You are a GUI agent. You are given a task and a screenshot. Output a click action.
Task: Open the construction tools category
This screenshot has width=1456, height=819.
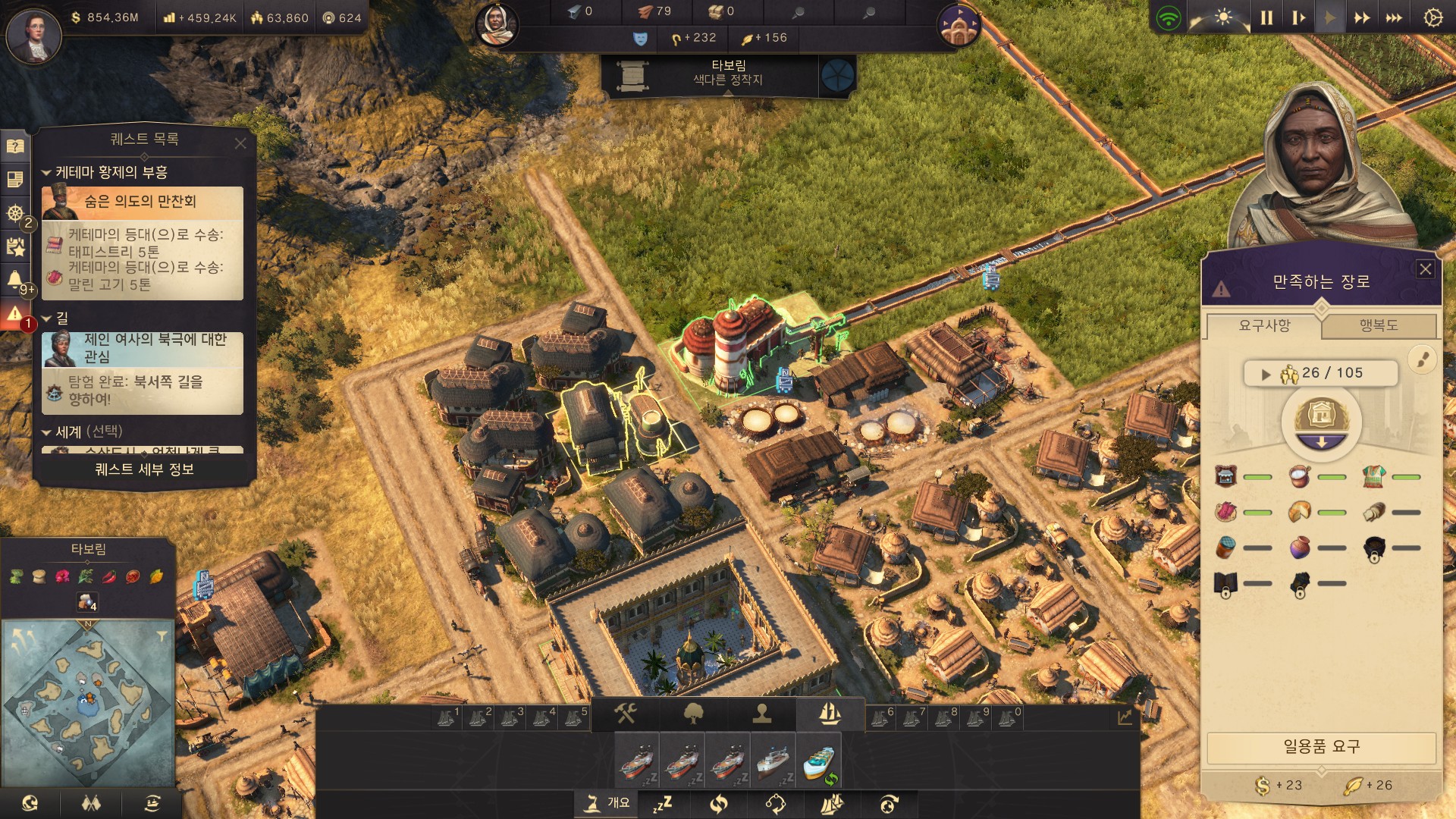point(626,714)
